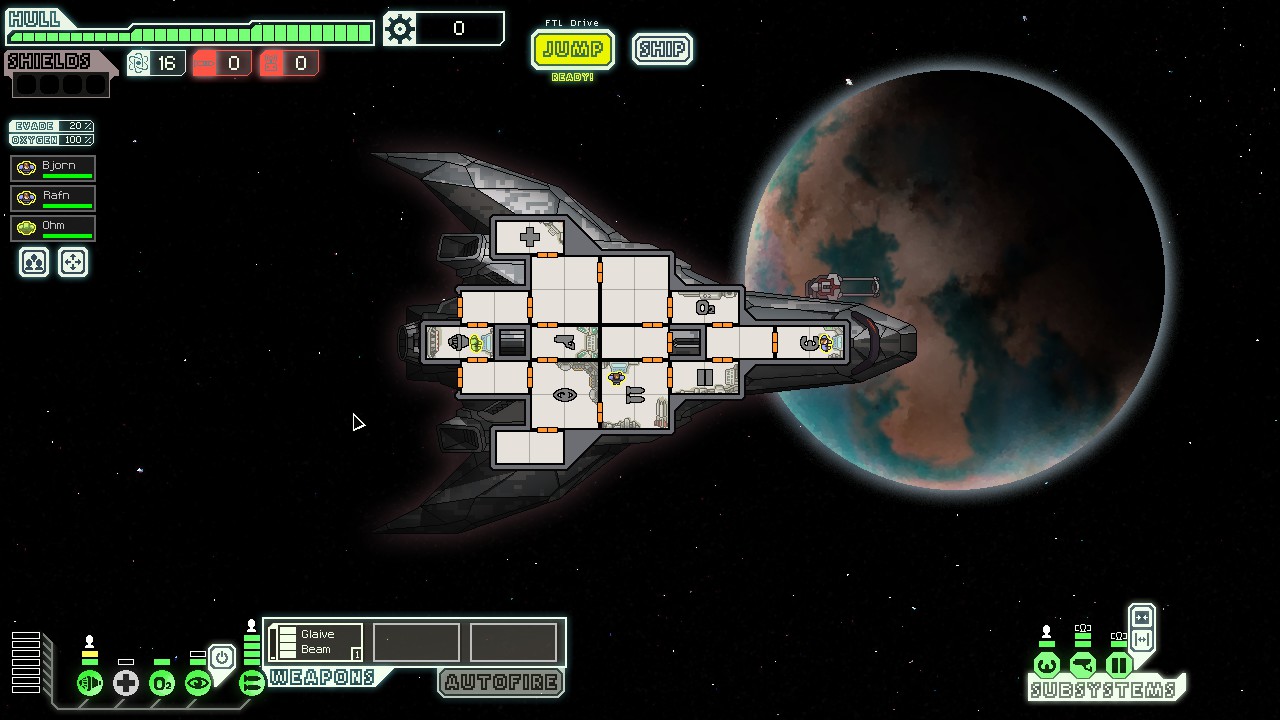Click the open all doors button

(1142, 640)
